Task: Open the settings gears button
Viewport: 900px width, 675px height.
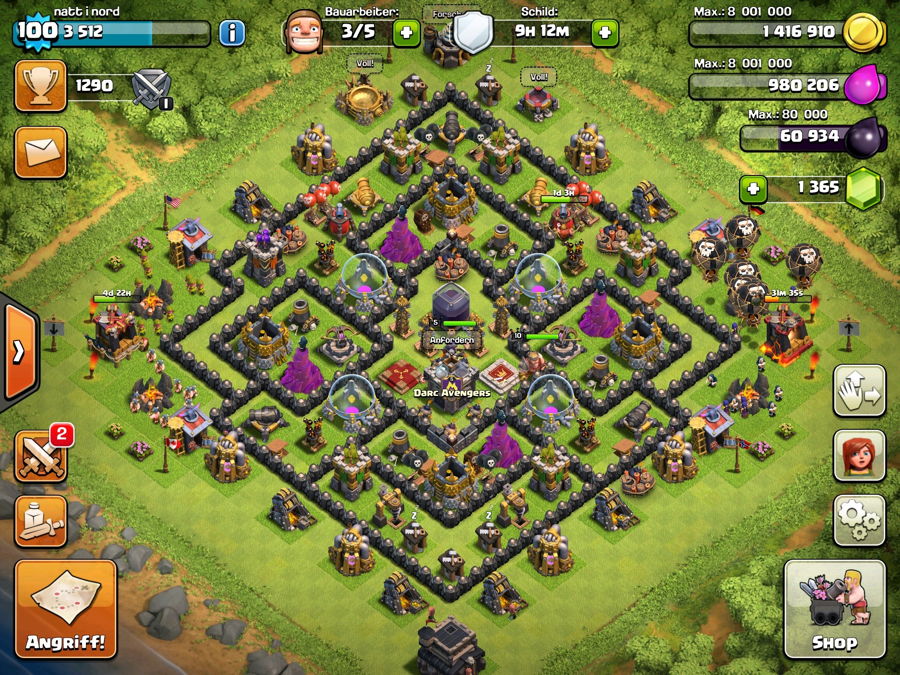Action: pos(859,518)
